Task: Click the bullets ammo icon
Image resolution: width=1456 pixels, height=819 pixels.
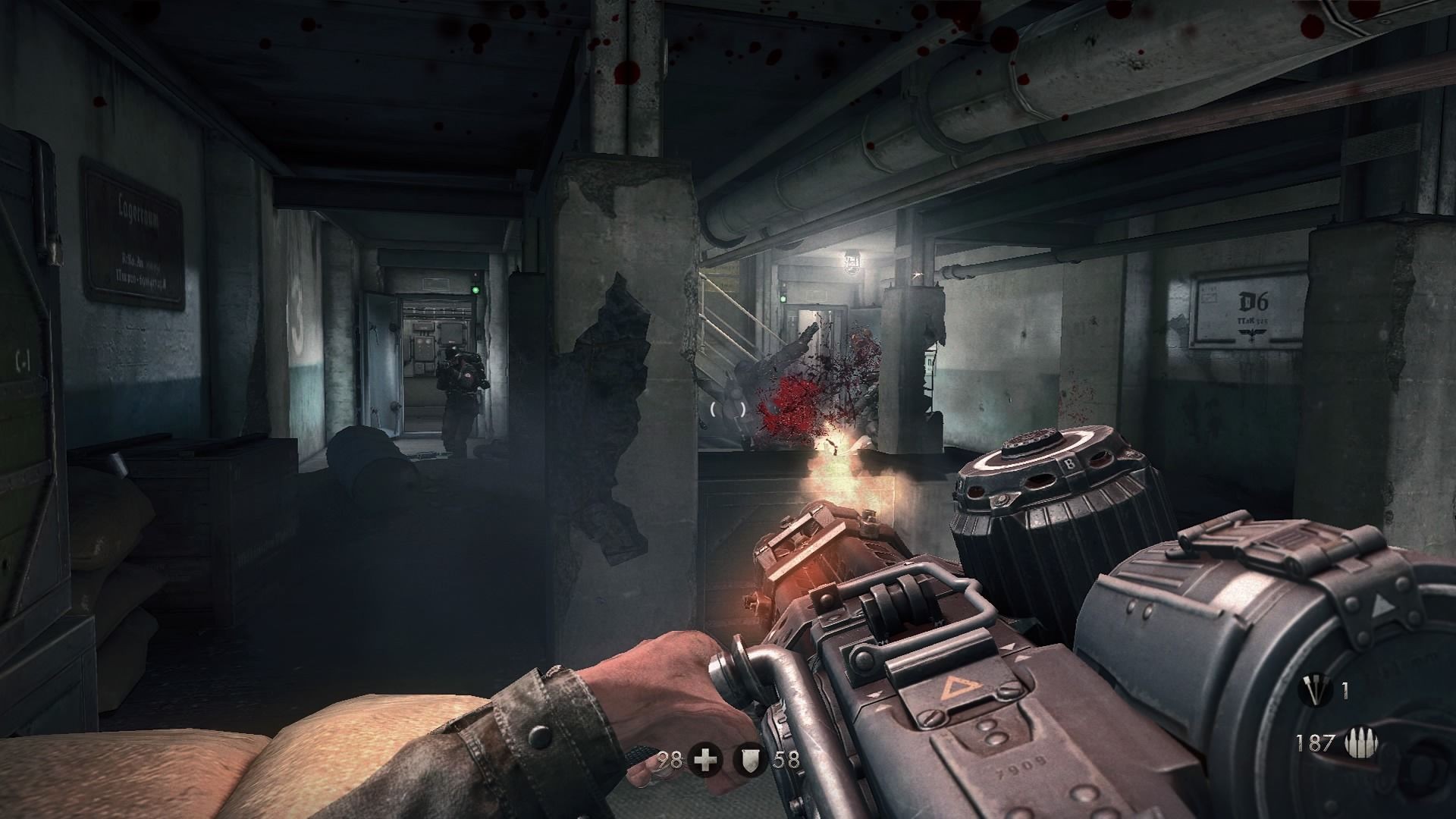Action: click(x=1351, y=743)
